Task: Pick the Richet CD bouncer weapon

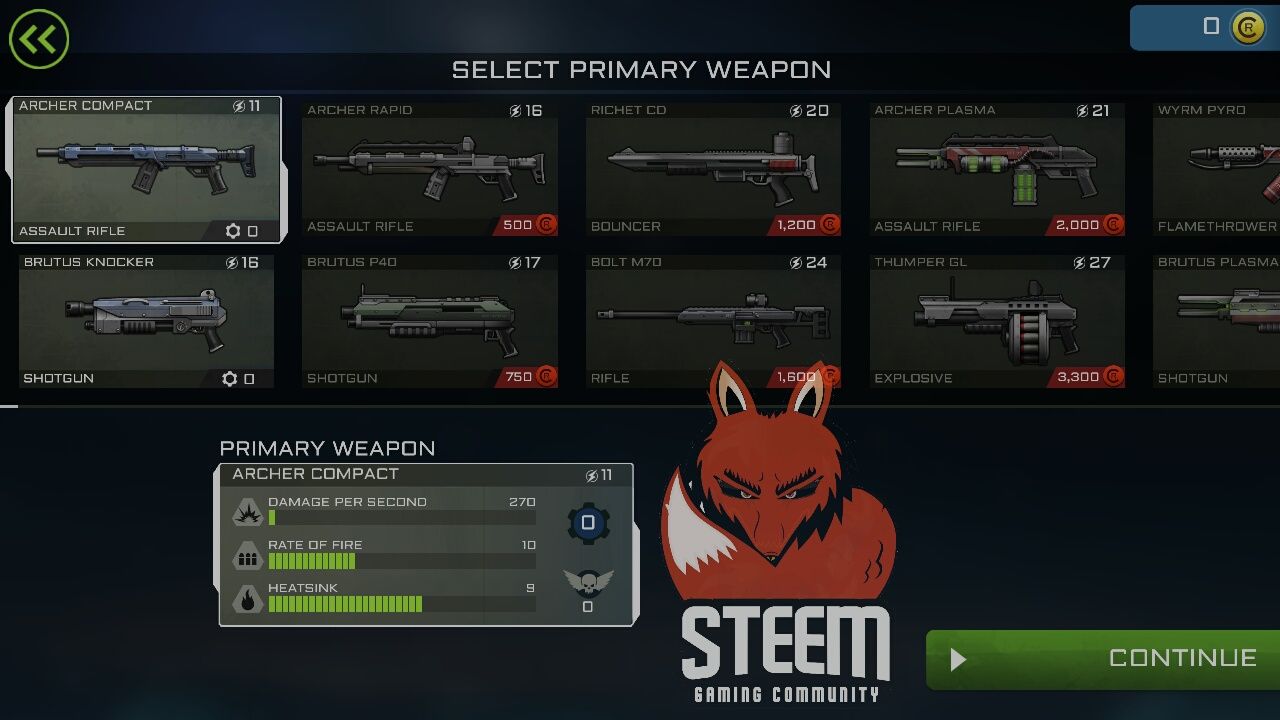Action: [713, 168]
